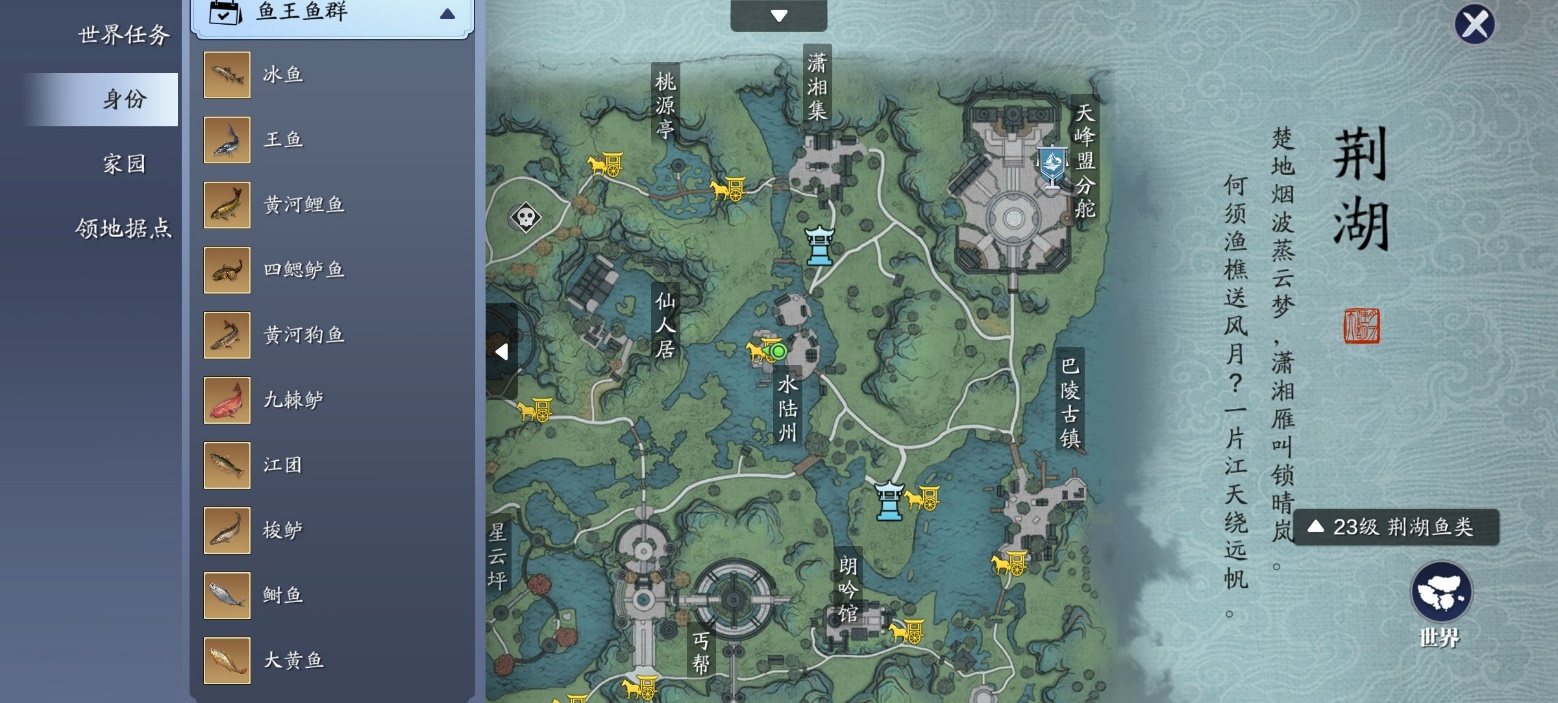Viewport: 1558px width, 703px height.
Task: Select the 身份 tab
Action: click(x=124, y=99)
